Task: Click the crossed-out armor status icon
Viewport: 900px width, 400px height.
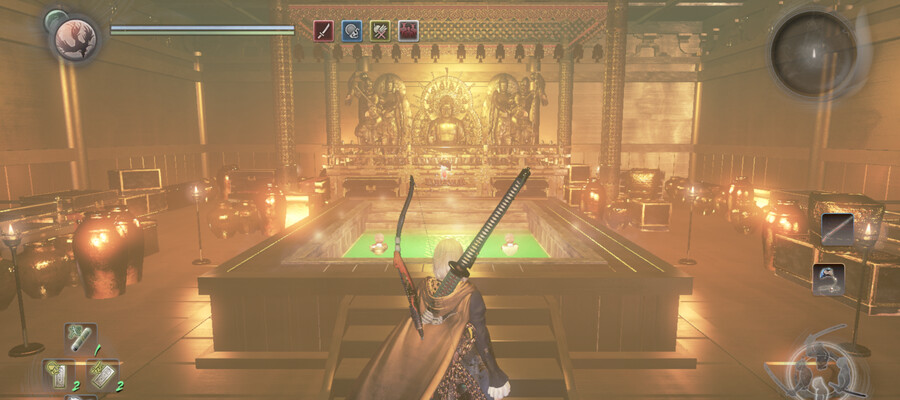Action: click(x=379, y=30)
